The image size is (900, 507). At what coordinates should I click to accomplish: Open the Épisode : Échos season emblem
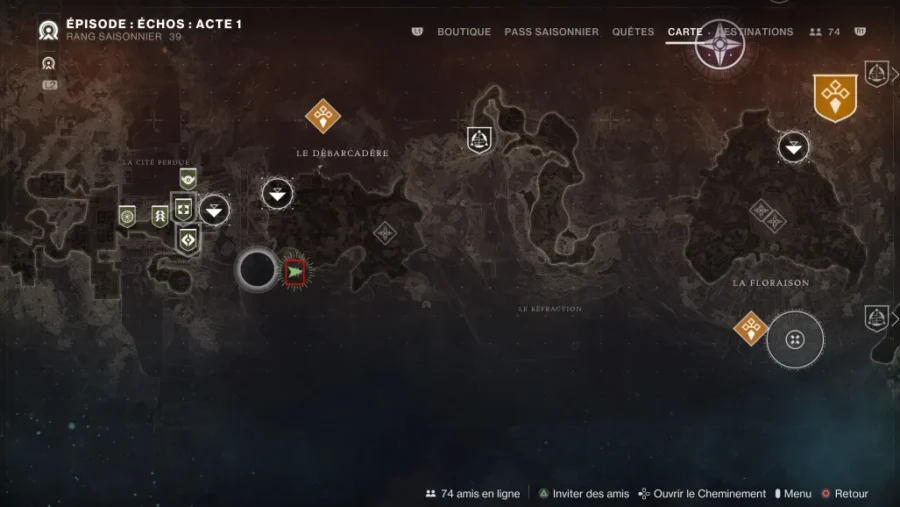coord(48,30)
